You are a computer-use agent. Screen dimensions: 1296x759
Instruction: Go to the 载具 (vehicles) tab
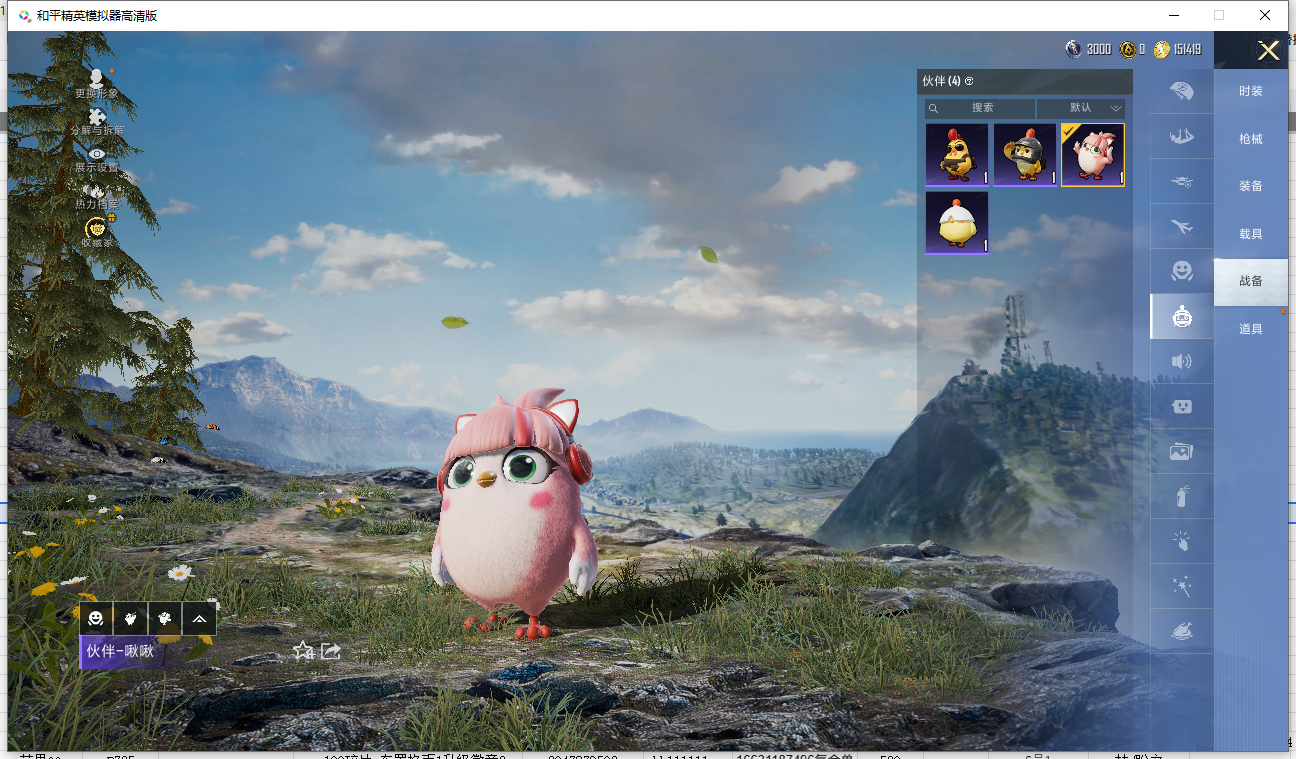(x=1250, y=234)
